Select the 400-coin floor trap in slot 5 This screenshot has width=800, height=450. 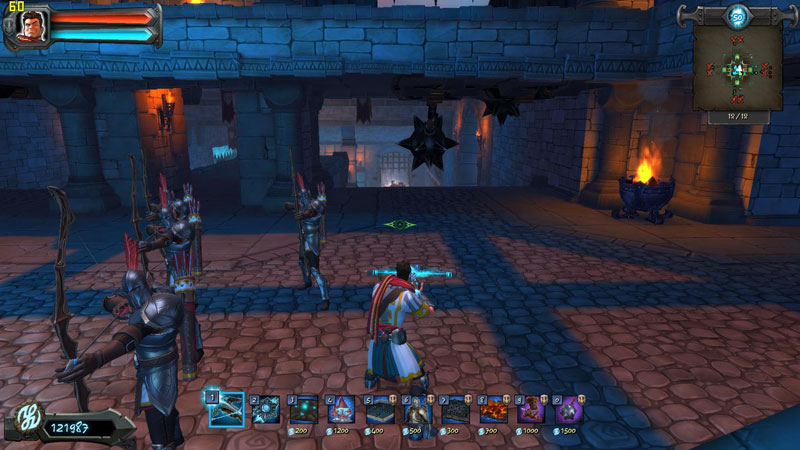[x=380, y=409]
